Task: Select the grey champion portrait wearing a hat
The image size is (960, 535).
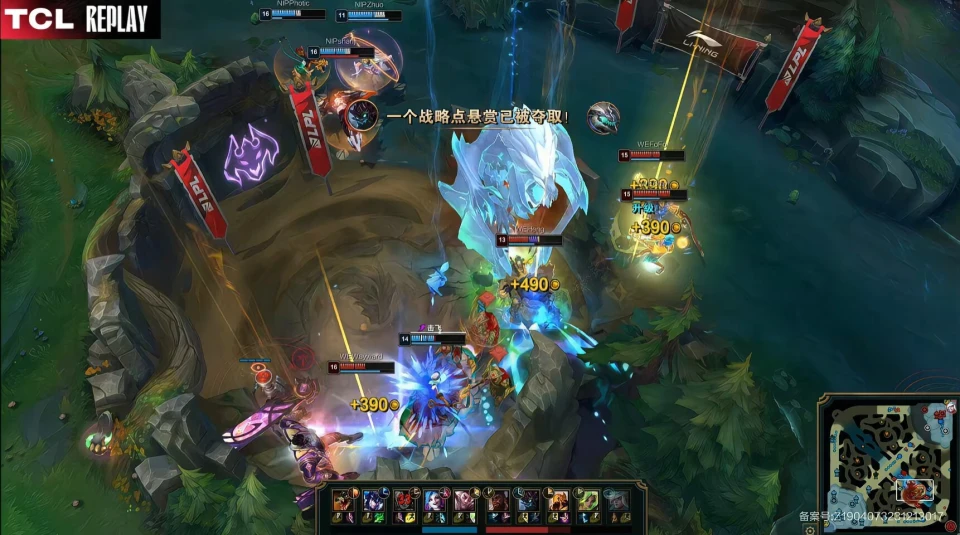Action: tap(617, 500)
